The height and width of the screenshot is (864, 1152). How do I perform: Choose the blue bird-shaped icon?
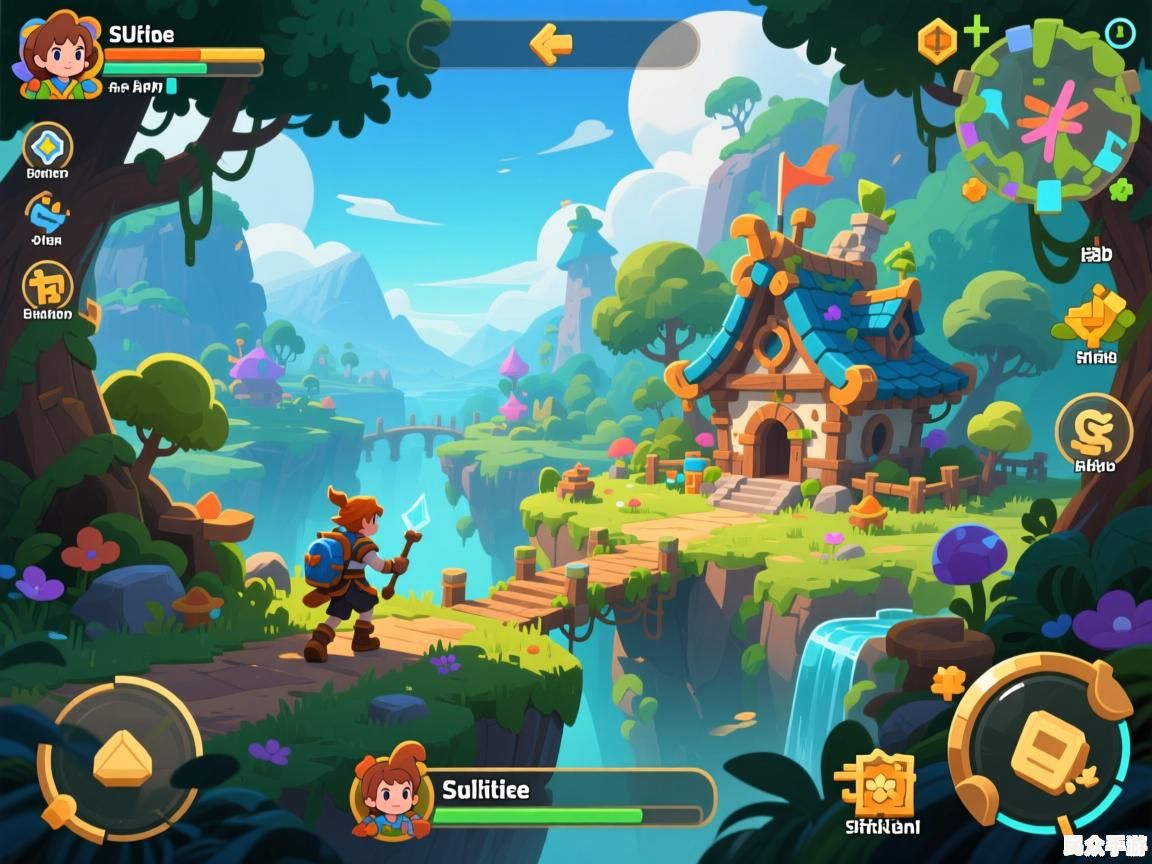[x=46, y=213]
